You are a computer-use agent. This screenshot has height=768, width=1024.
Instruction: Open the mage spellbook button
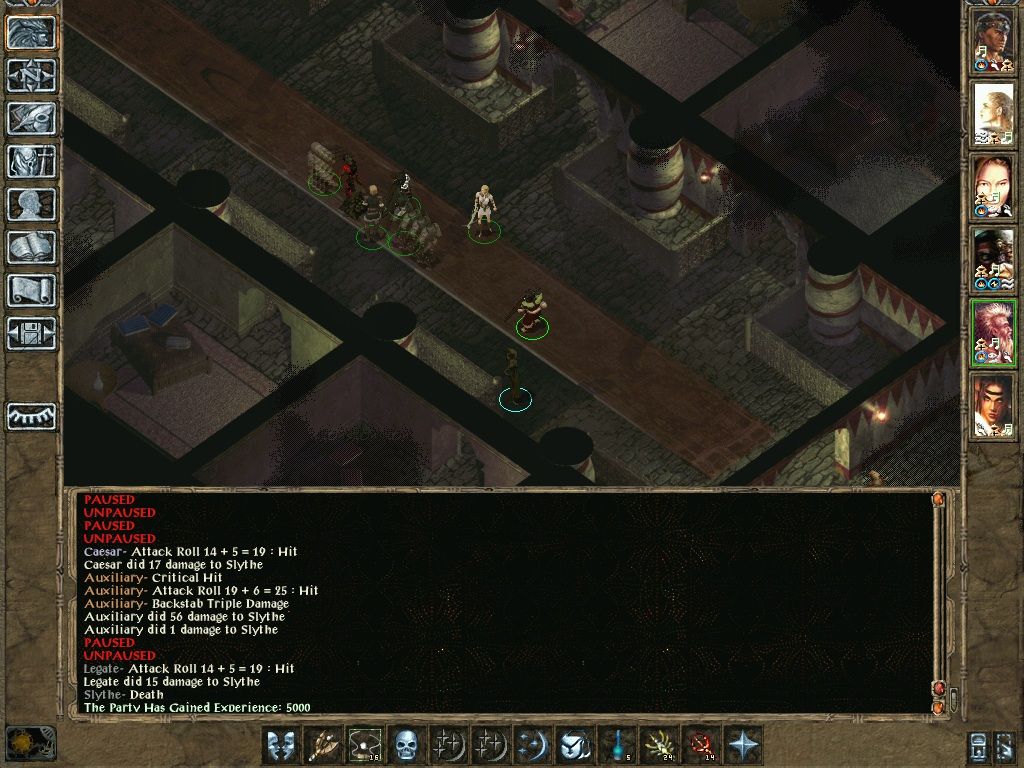[31, 247]
